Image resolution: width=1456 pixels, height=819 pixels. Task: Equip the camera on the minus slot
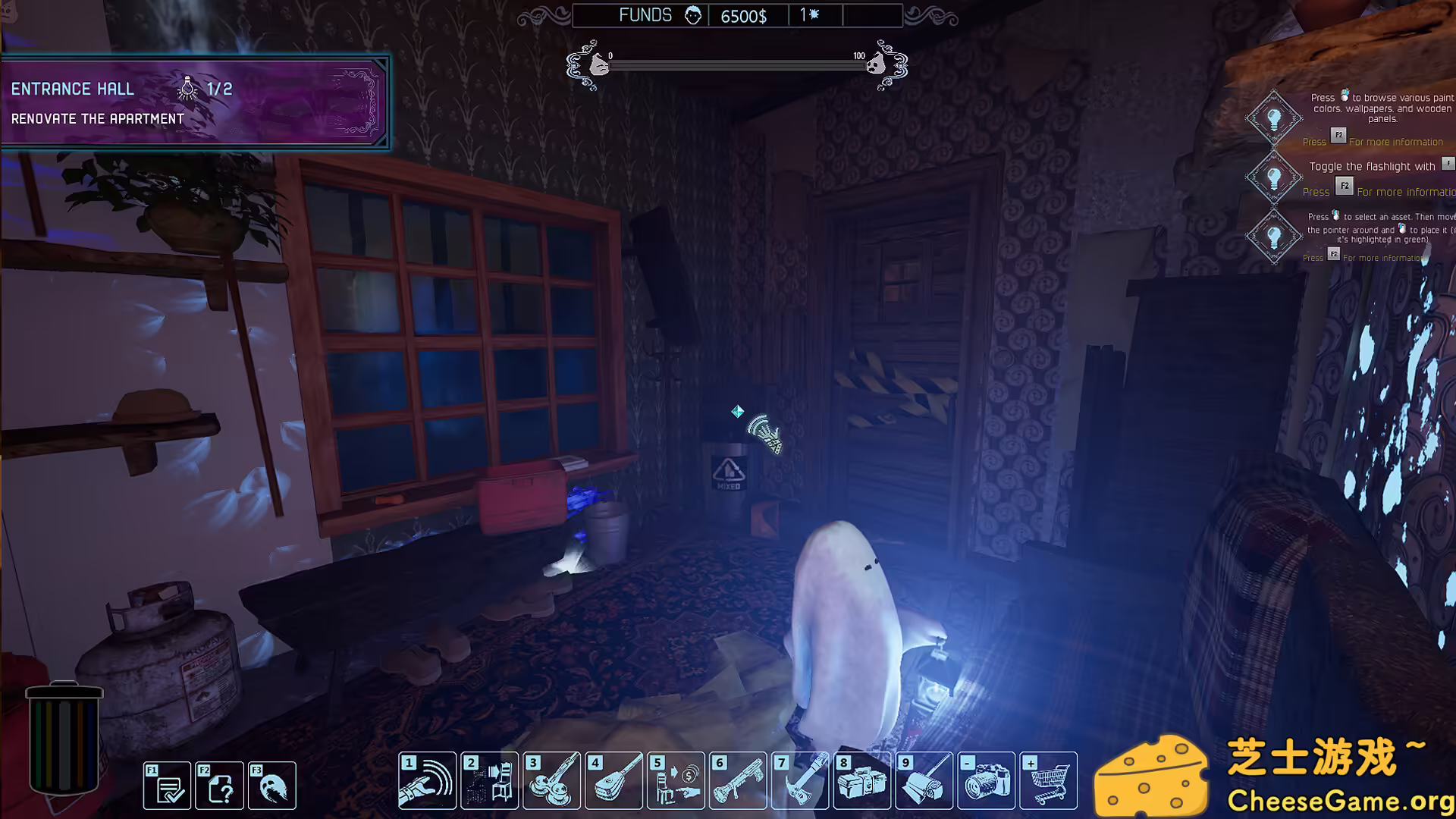pos(987,781)
